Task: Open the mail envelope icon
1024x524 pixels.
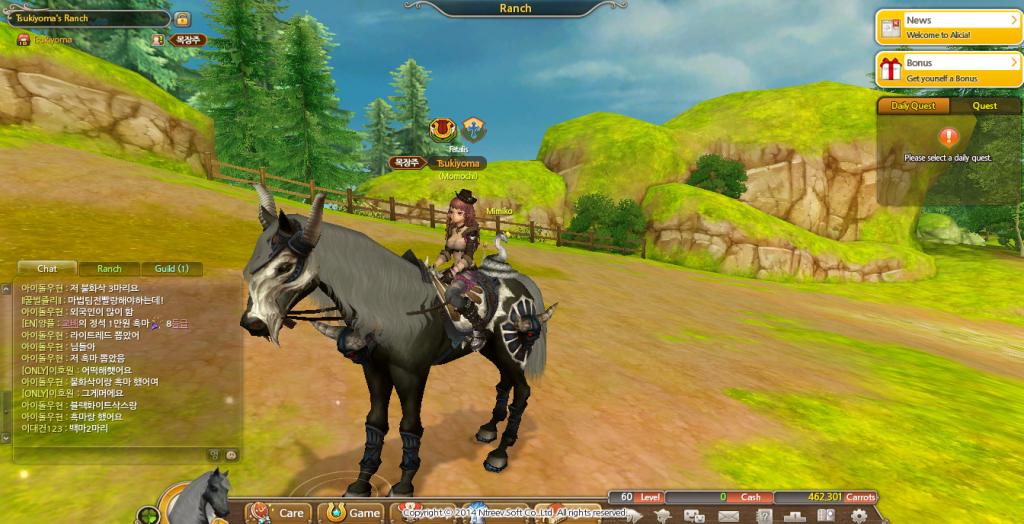Action: (727, 516)
